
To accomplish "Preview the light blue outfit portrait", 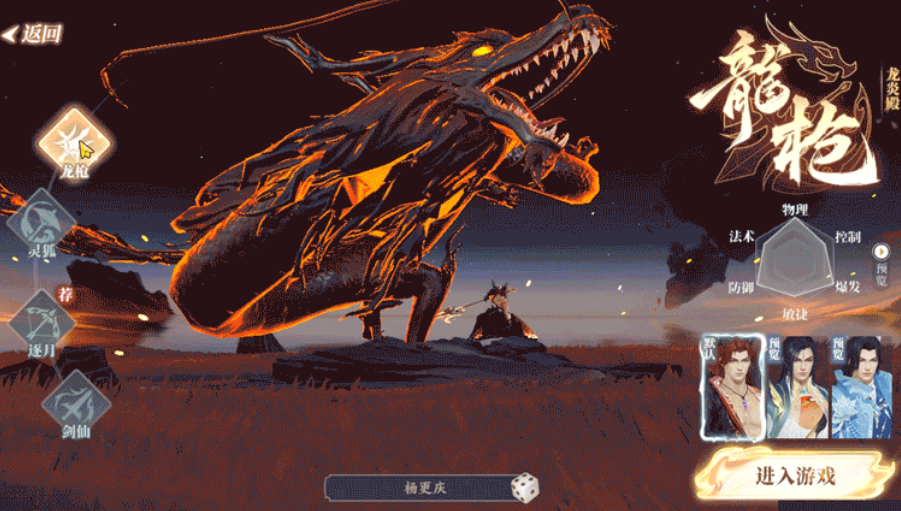I will click(x=862, y=386).
